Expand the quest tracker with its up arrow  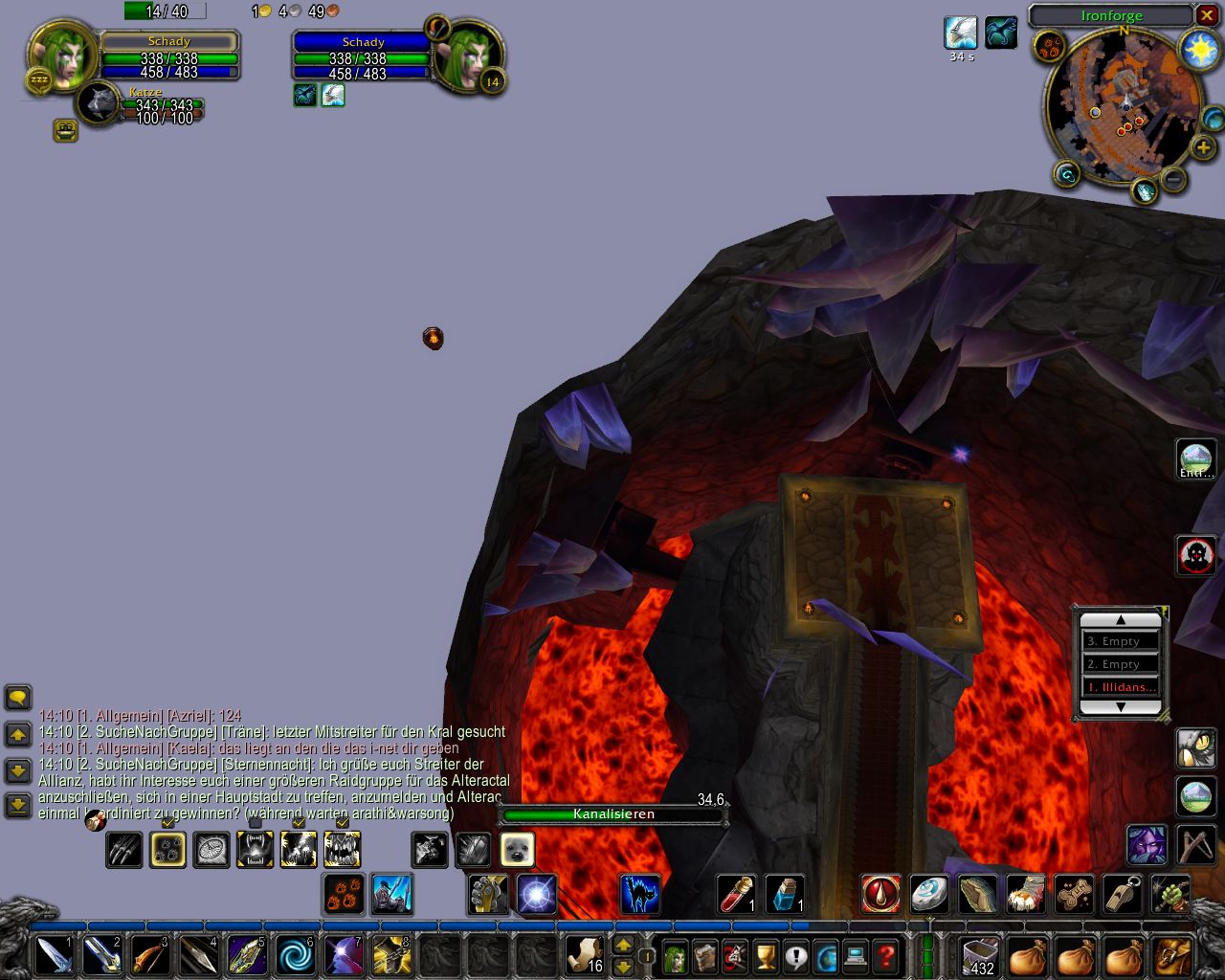tap(1120, 618)
